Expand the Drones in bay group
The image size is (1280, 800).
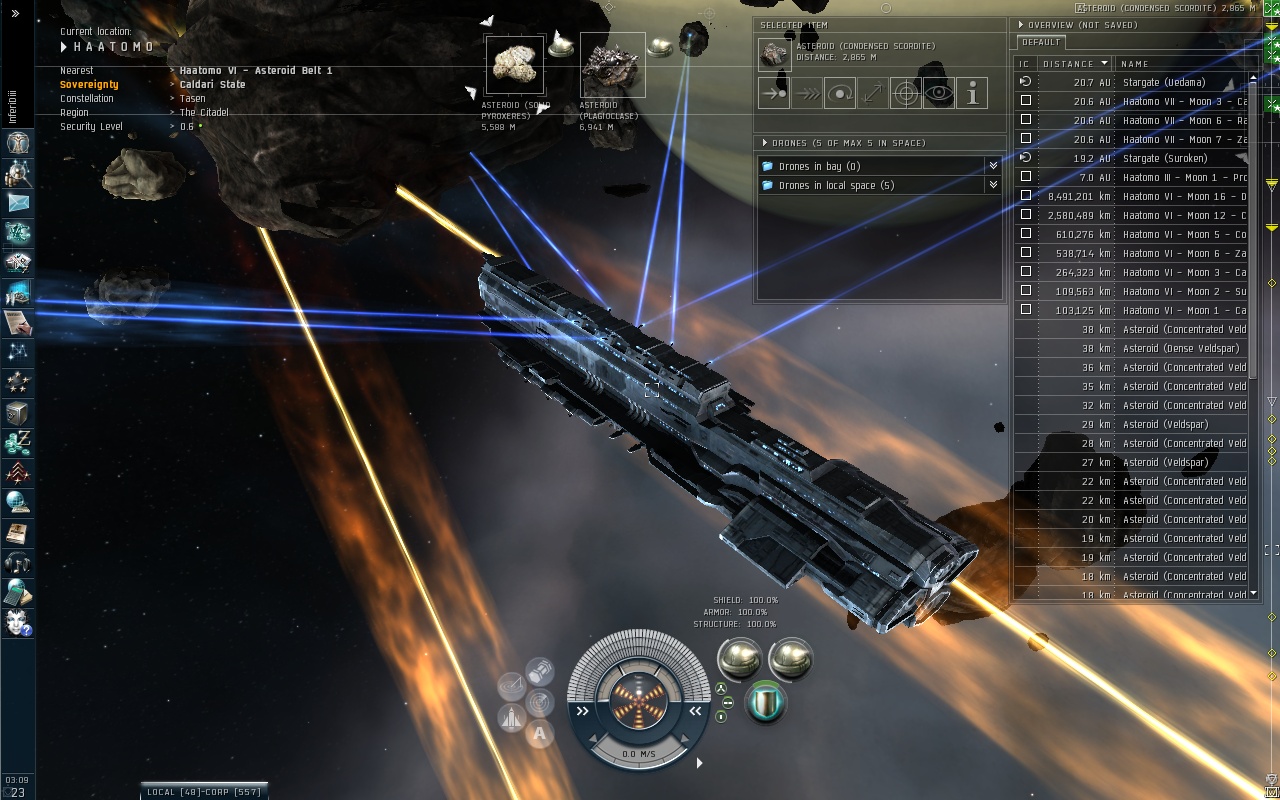[993, 166]
